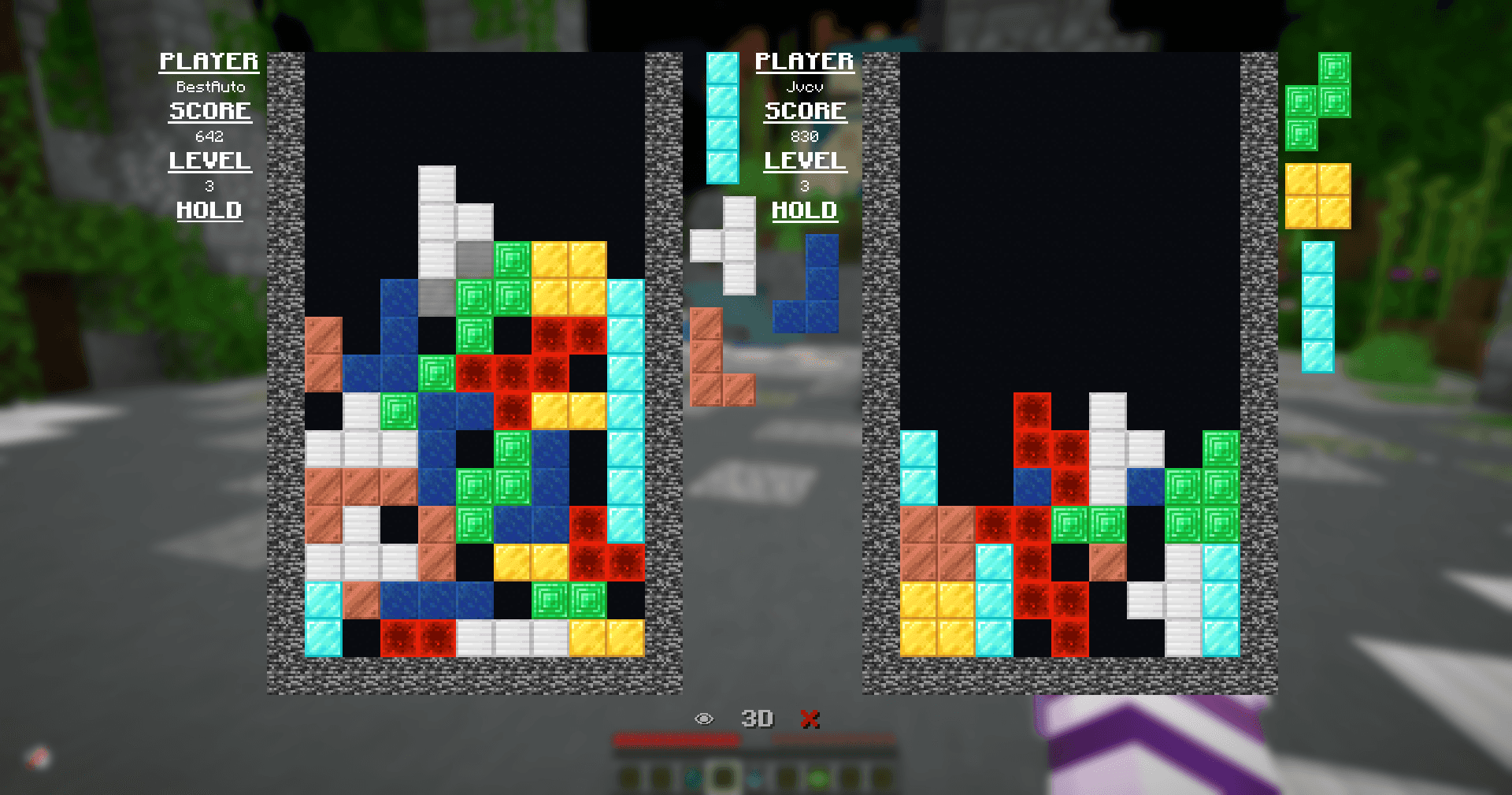Click the white T-piece preview in Jvcv's queue
Screen dimensions: 1512x795
click(728, 246)
